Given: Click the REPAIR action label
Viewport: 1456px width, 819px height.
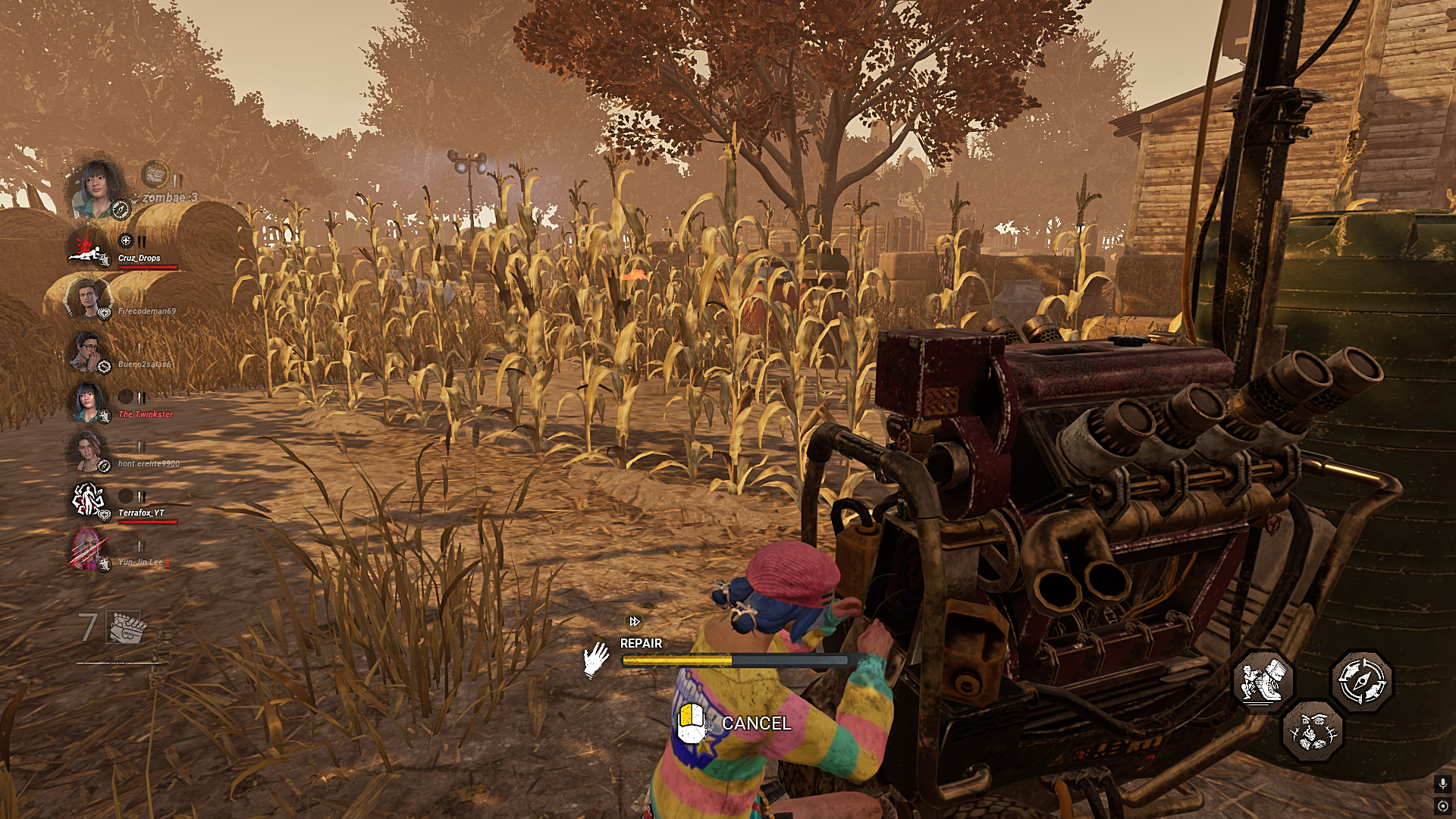Looking at the screenshot, I should click(x=641, y=643).
